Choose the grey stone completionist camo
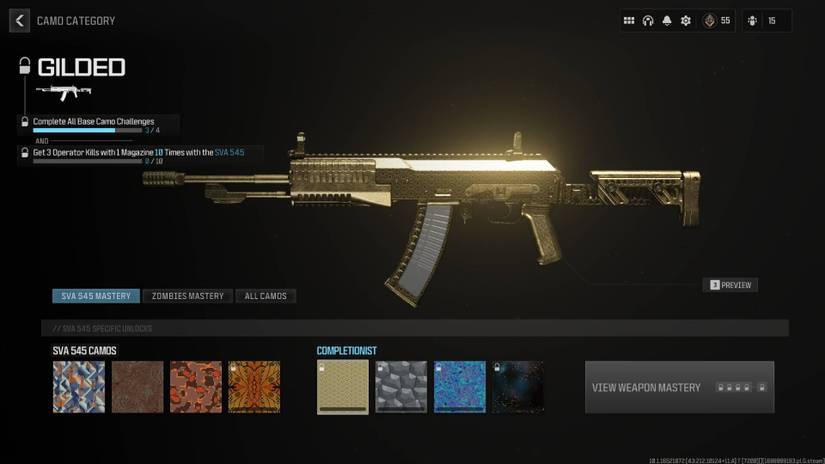Image resolution: width=825 pixels, height=464 pixels. (401, 387)
